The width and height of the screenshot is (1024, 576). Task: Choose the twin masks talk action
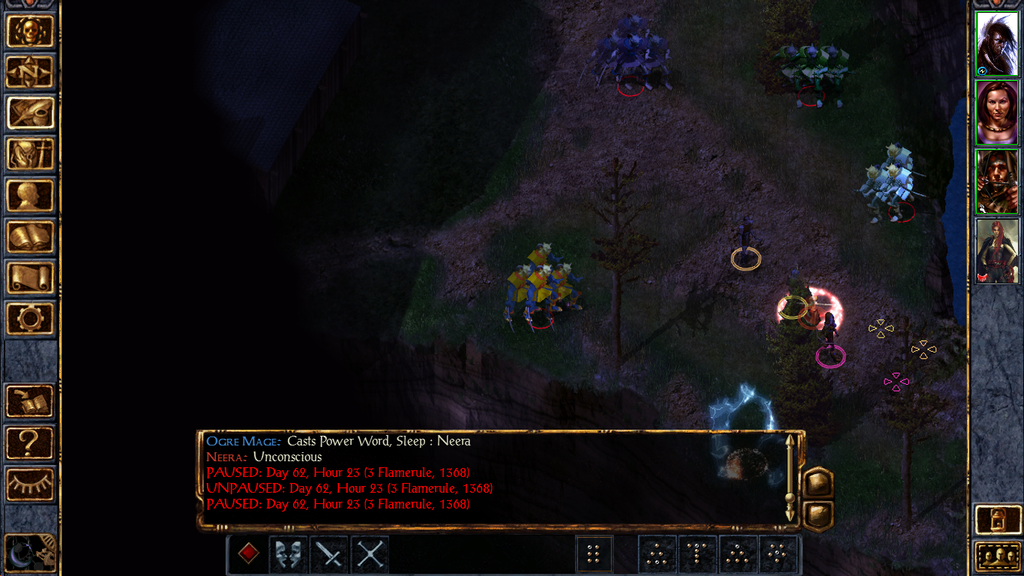coord(289,554)
